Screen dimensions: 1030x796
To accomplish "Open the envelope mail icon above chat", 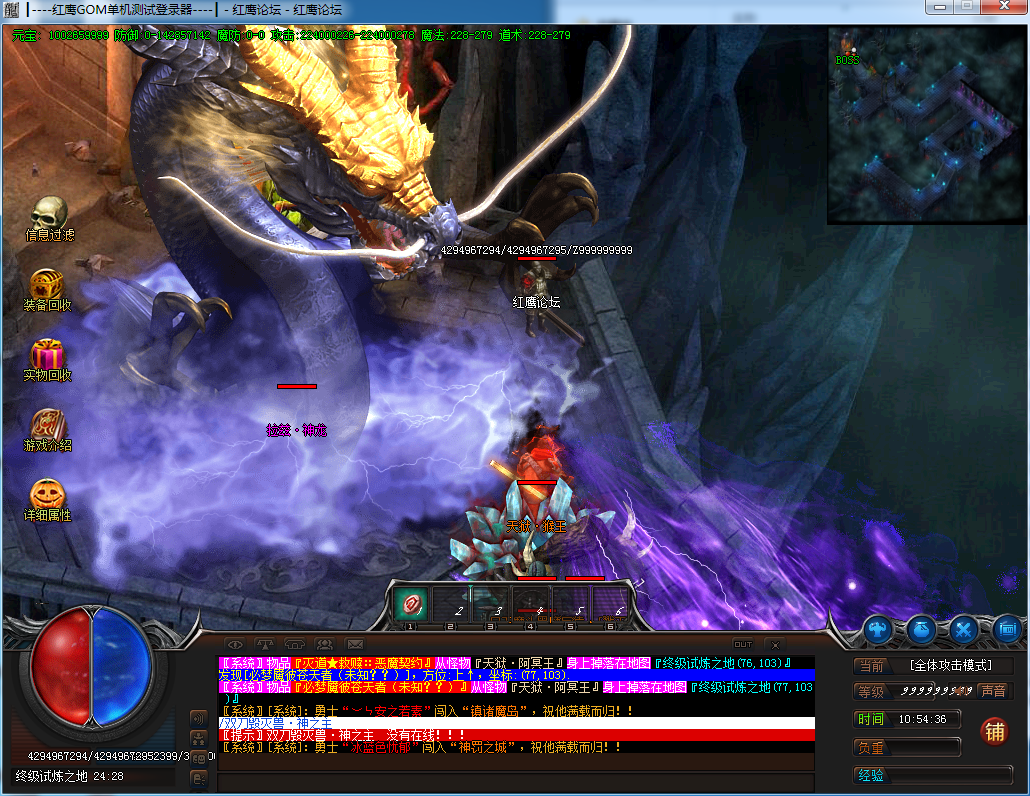I will [x=355, y=645].
